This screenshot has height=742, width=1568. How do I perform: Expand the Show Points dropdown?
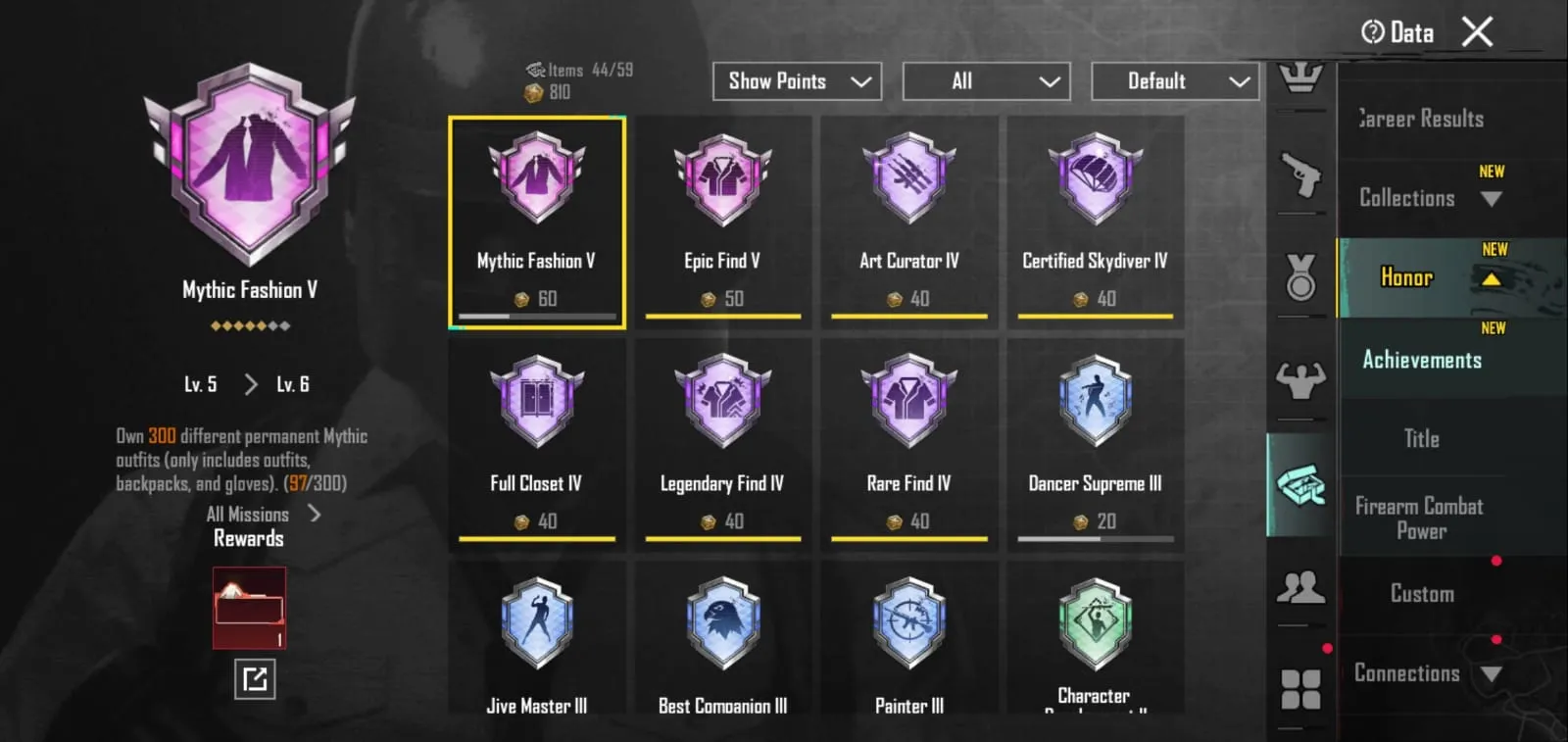pyautogui.click(x=796, y=81)
